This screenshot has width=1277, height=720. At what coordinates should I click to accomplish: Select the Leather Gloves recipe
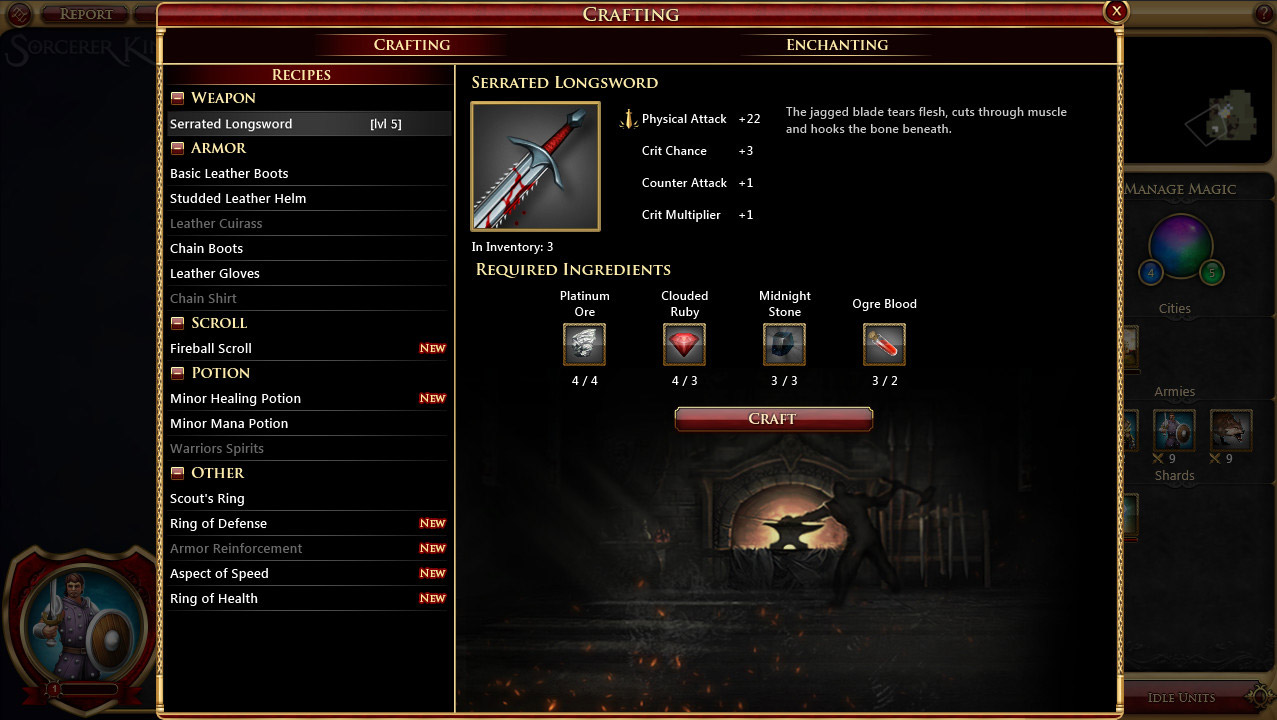coord(215,274)
